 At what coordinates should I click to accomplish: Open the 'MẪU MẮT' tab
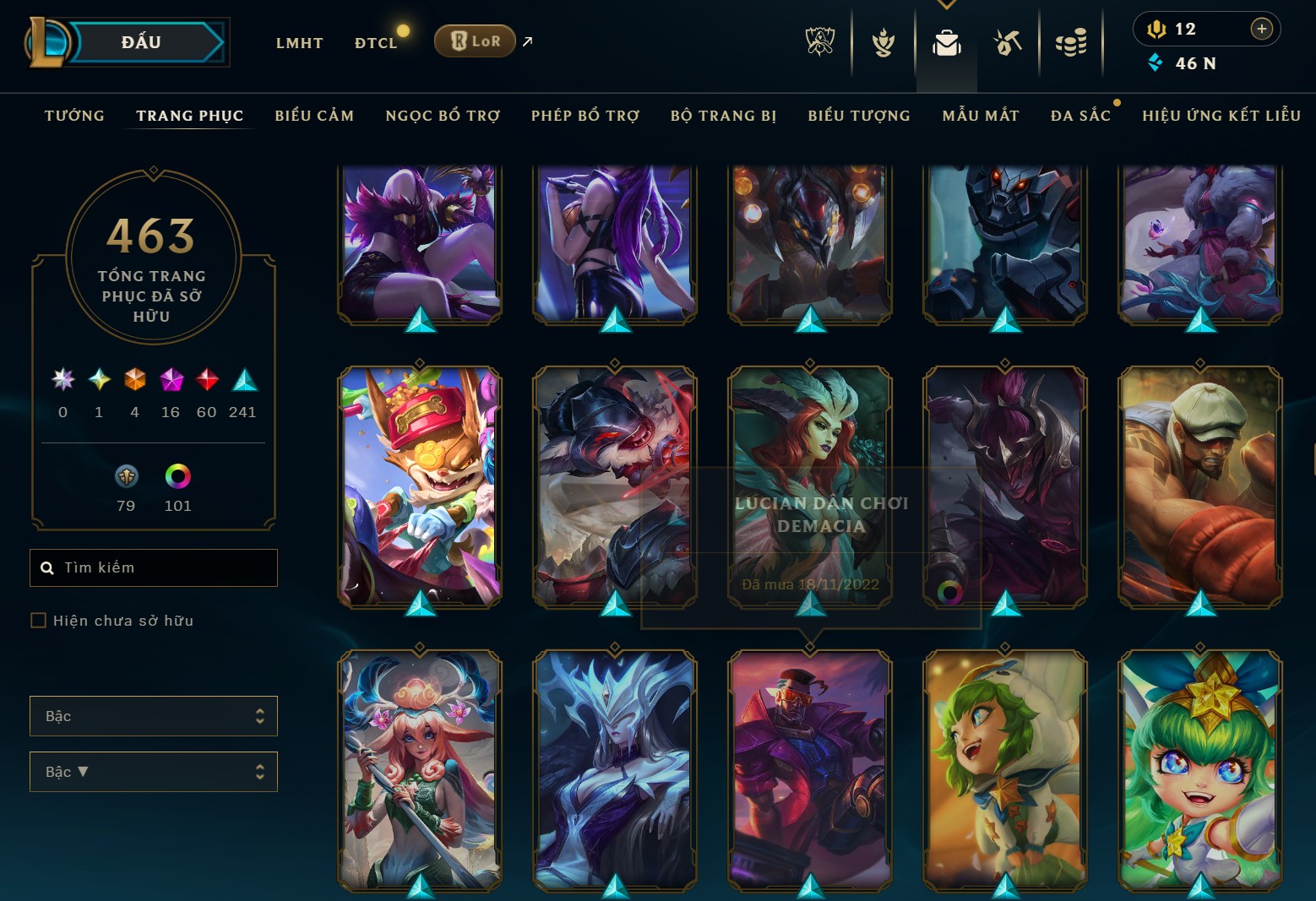981,116
